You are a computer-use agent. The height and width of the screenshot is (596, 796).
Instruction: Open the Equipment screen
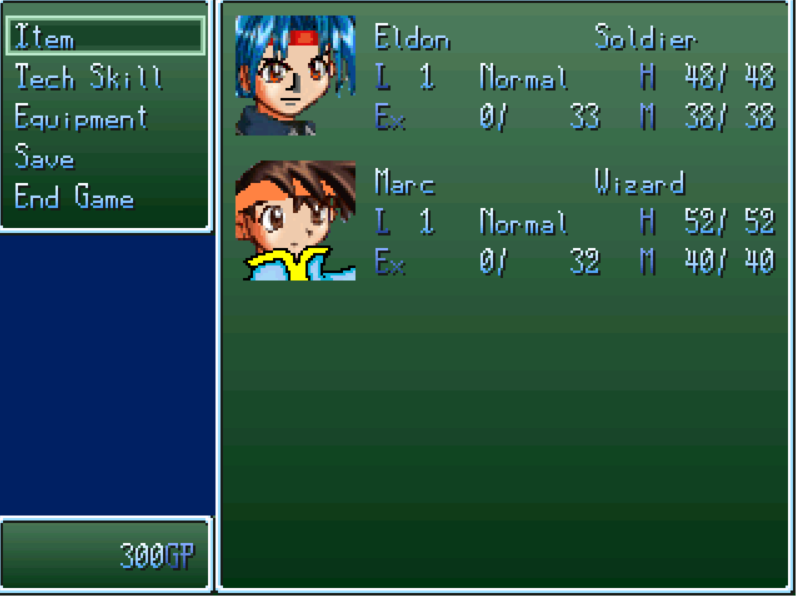81,118
